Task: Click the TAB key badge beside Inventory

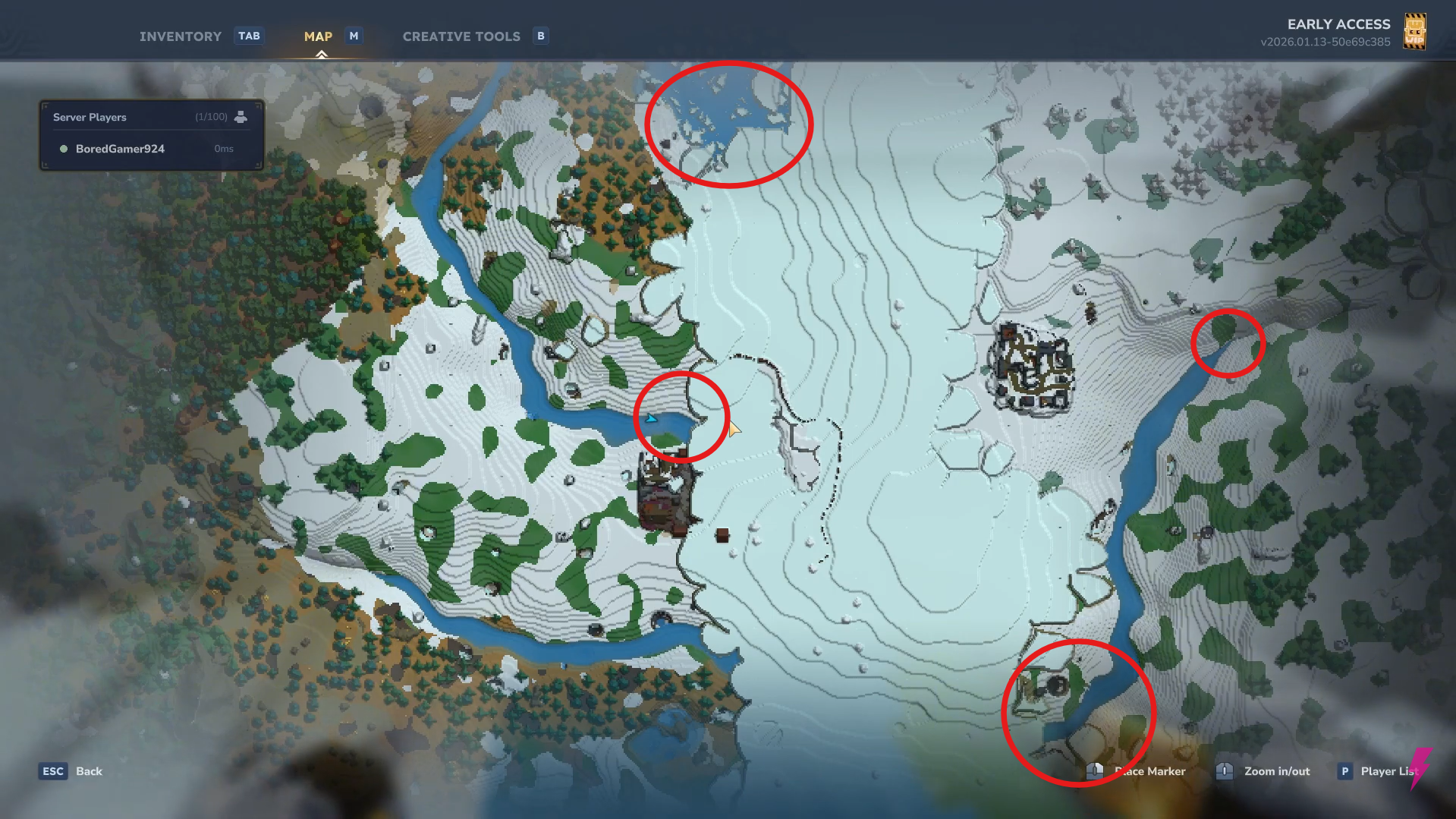Action: click(x=249, y=36)
